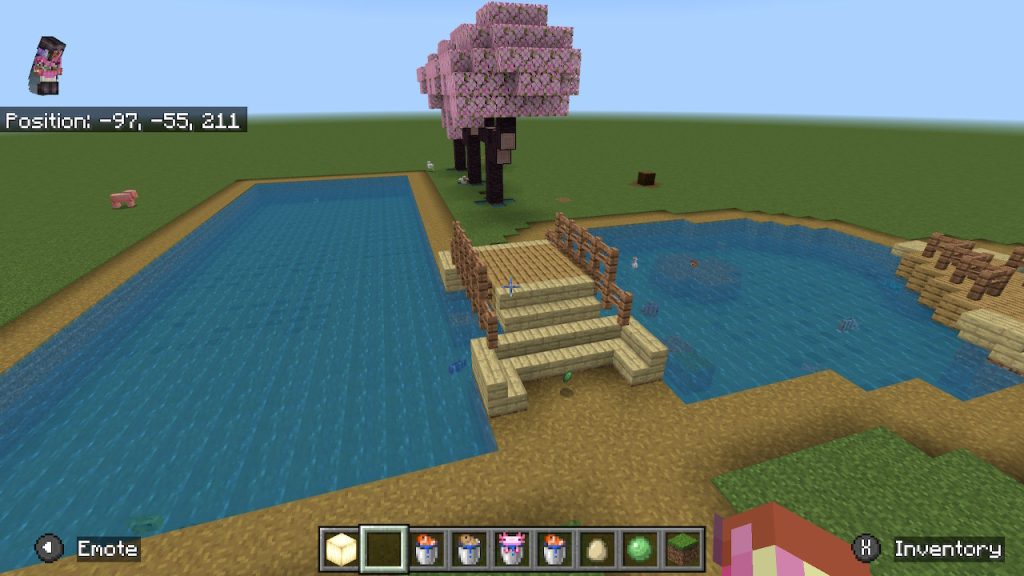Choose the grass block hotbar slot
The height and width of the screenshot is (576, 1024).
(682, 549)
